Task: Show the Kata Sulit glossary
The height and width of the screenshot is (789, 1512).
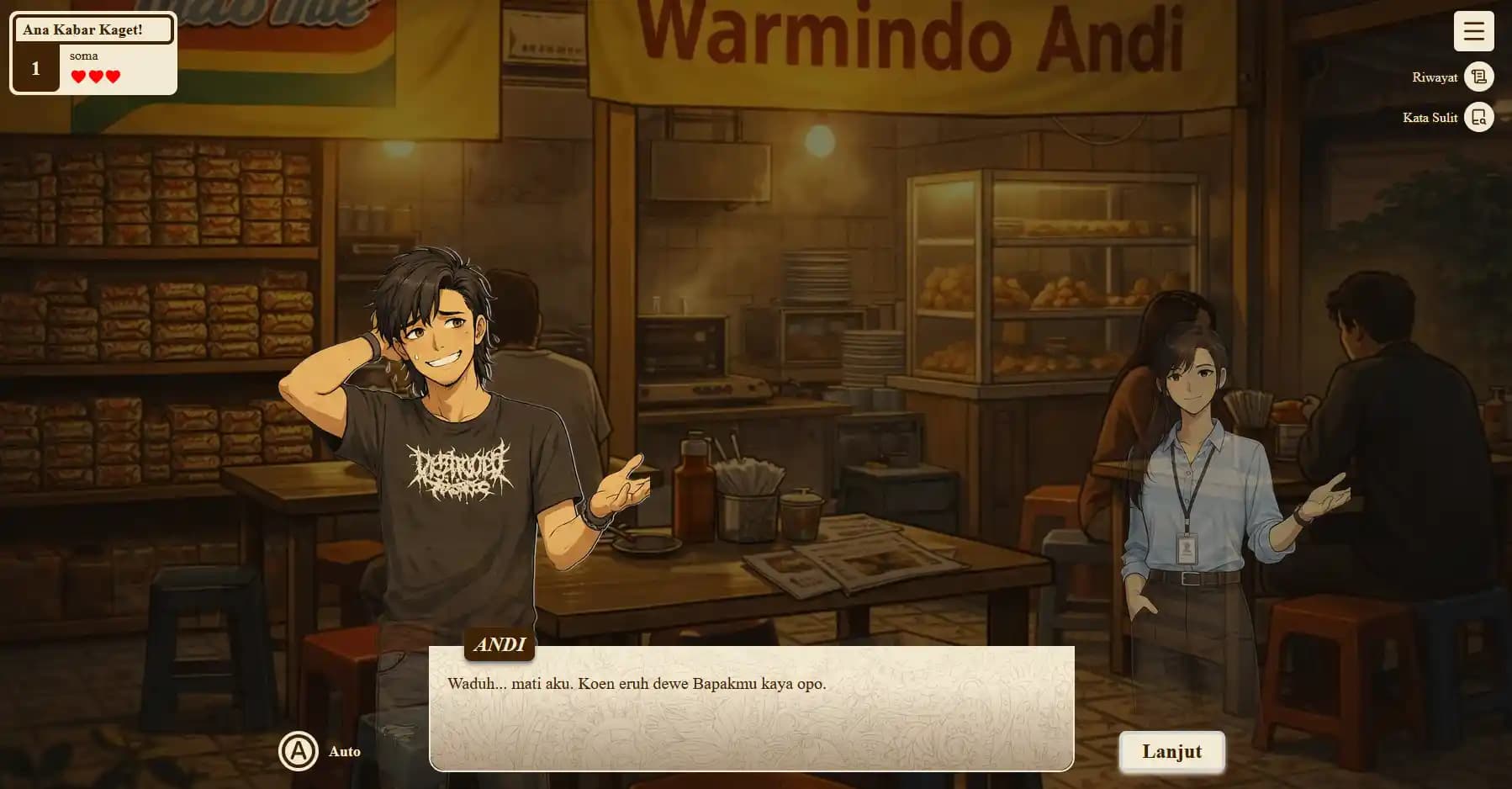Action: point(1478,118)
